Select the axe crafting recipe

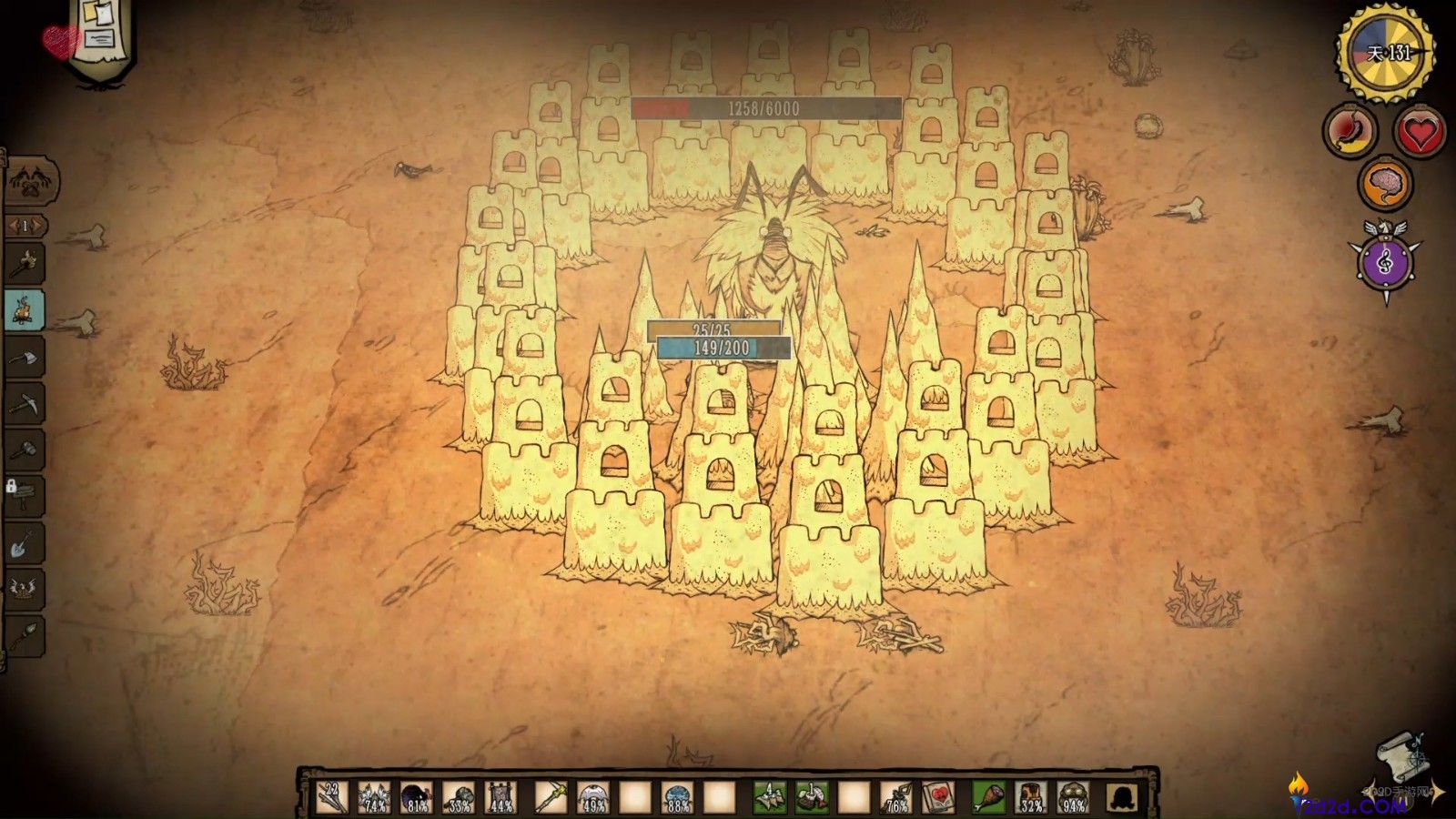[x=25, y=356]
